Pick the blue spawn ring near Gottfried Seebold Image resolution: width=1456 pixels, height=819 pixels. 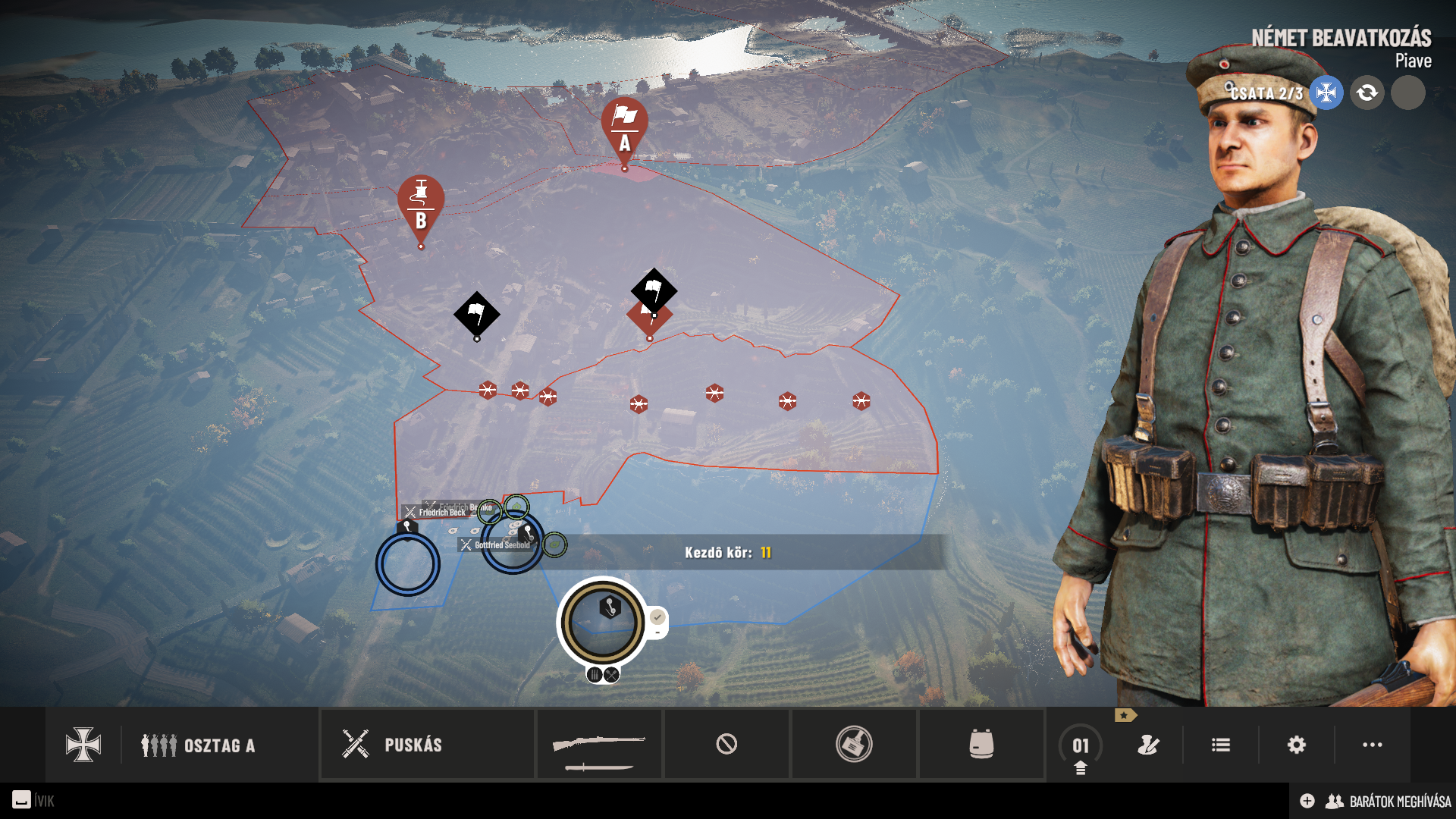point(513,544)
